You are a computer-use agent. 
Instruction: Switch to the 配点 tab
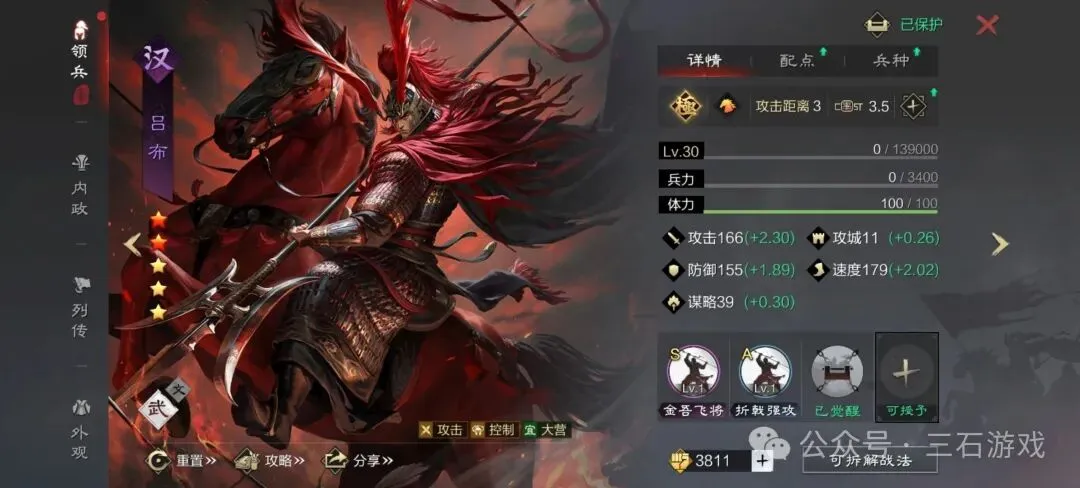pyautogui.click(x=797, y=60)
